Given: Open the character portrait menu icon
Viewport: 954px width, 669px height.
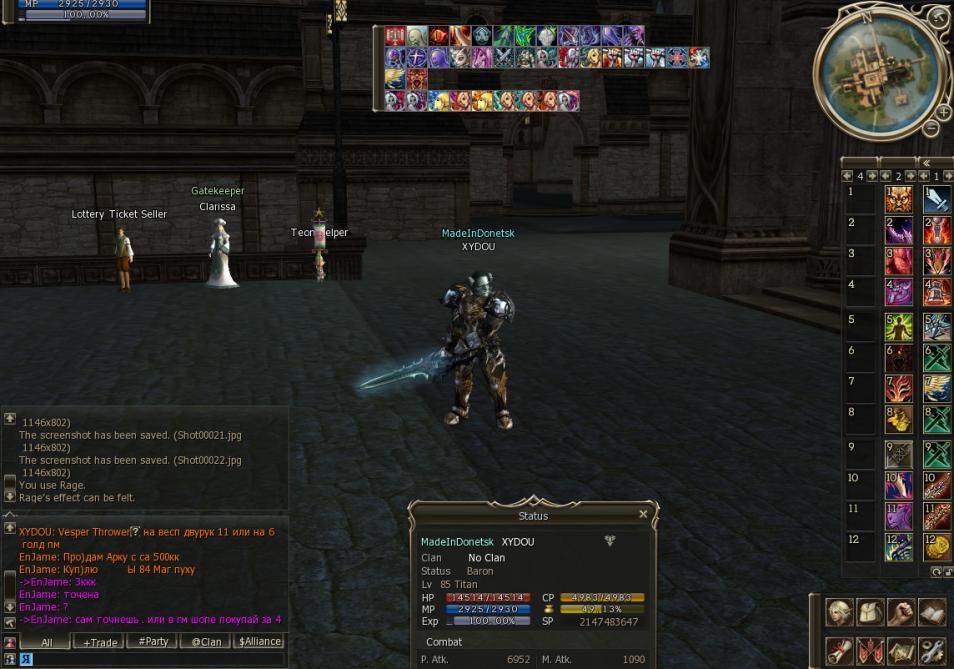Looking at the screenshot, I should 839,612.
